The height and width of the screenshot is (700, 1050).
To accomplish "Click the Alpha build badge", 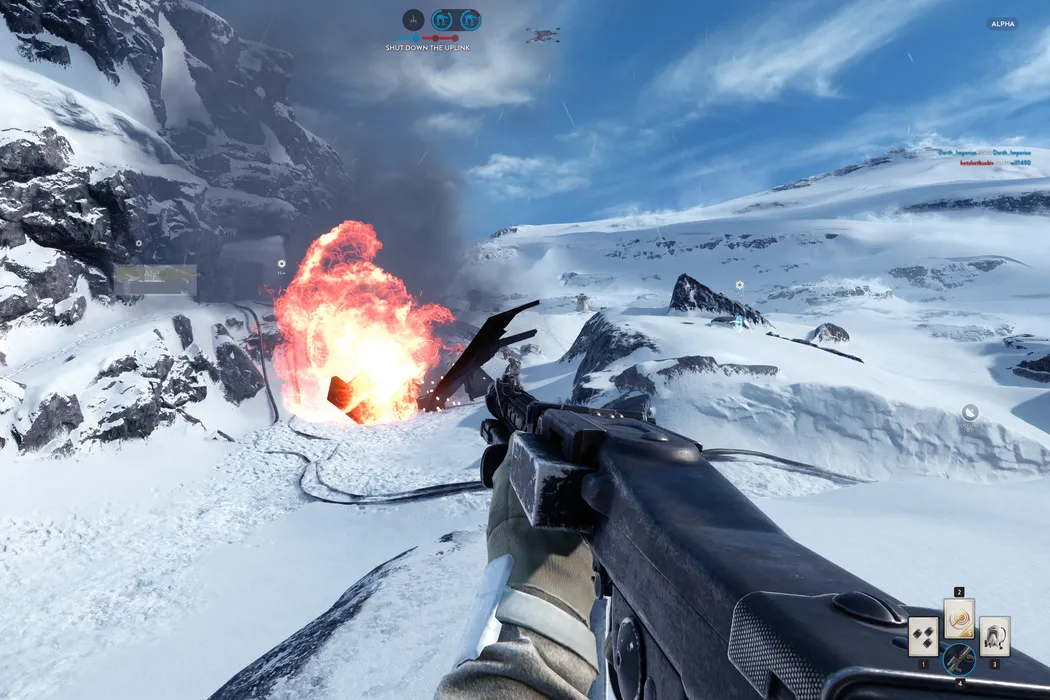I will [x=1002, y=24].
